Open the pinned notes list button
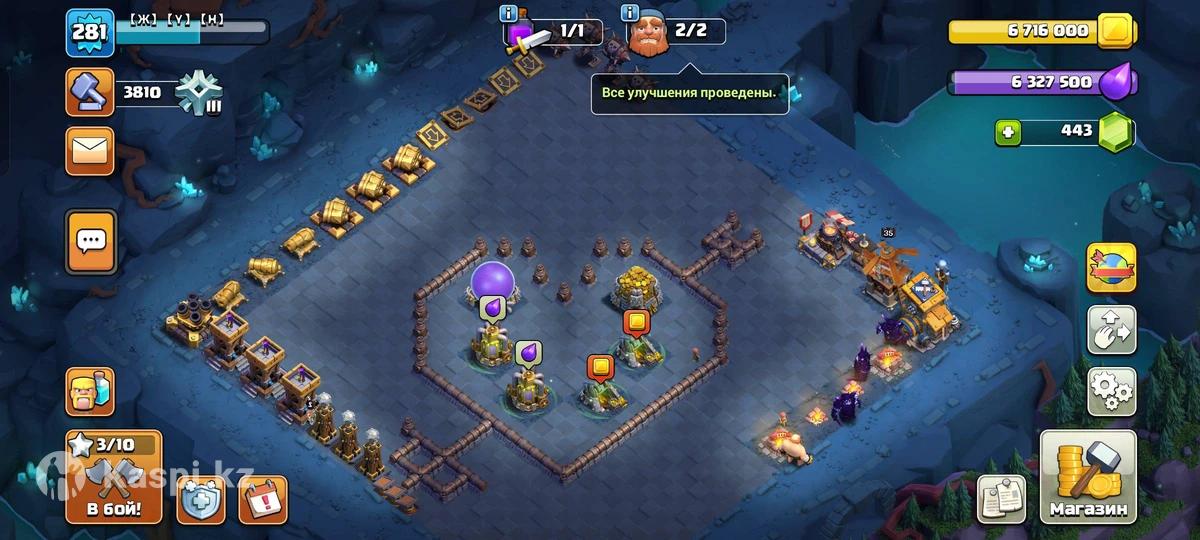The height and width of the screenshot is (540, 1200). [x=1001, y=498]
